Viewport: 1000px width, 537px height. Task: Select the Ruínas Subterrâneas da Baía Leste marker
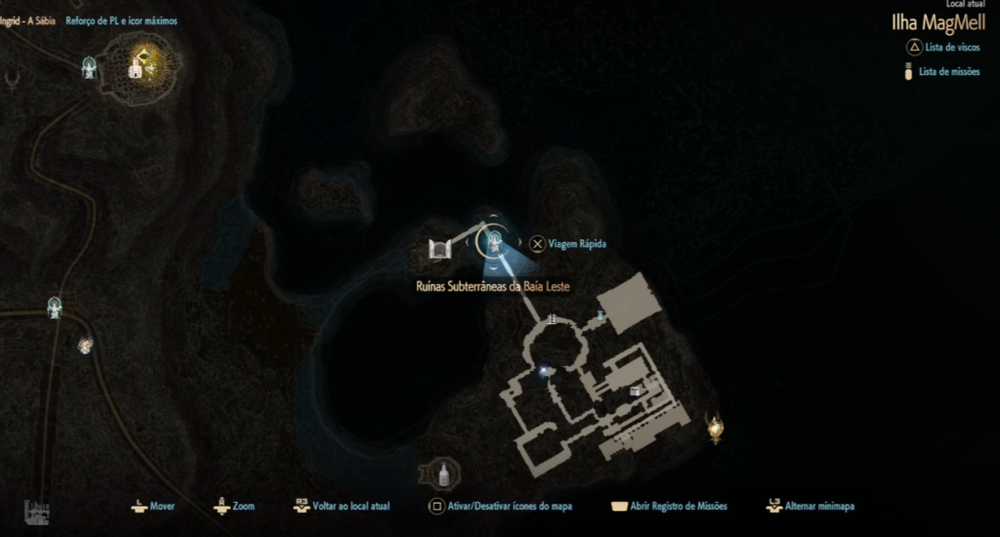(x=492, y=240)
